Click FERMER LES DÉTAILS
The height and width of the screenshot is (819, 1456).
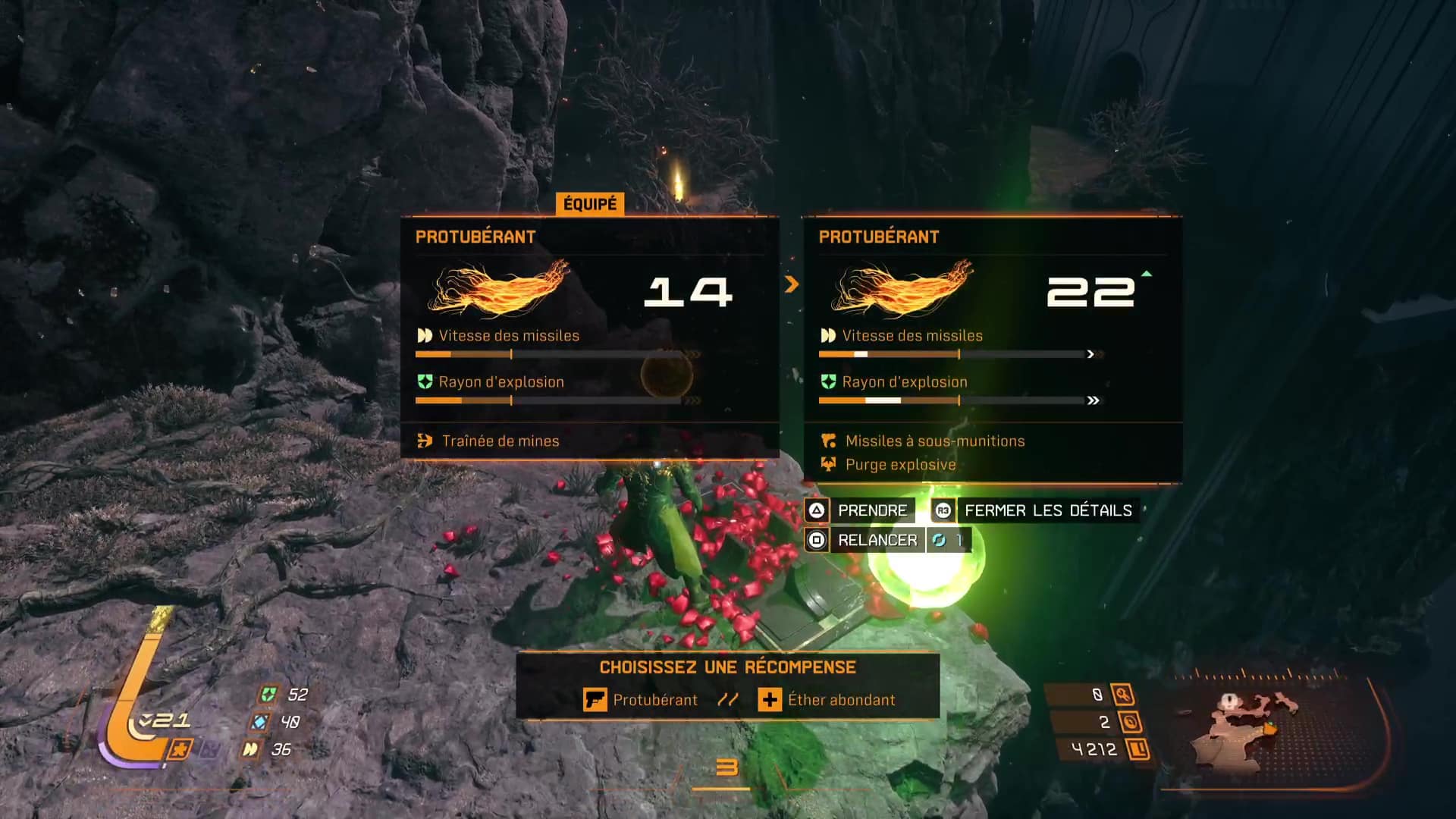[x=1047, y=510]
